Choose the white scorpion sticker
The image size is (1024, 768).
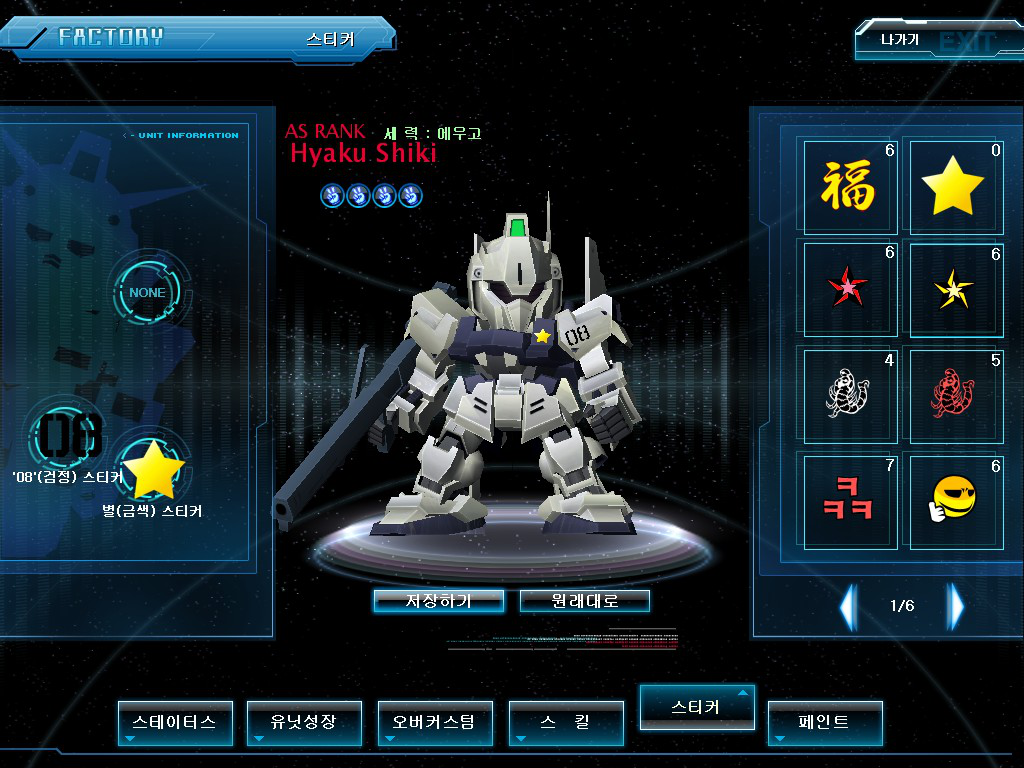tap(849, 394)
